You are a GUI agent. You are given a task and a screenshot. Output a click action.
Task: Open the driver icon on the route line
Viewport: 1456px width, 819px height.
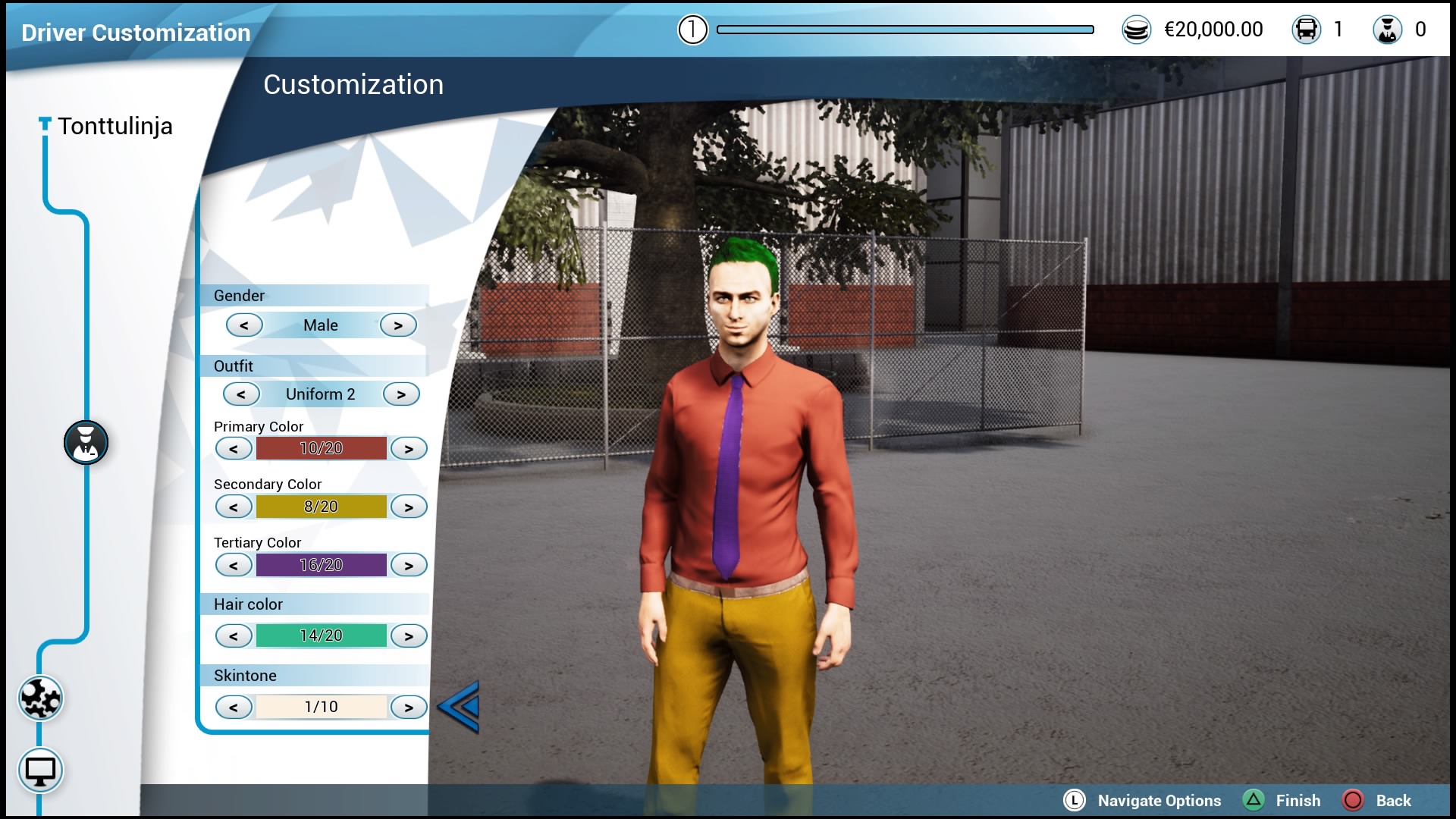click(x=86, y=443)
